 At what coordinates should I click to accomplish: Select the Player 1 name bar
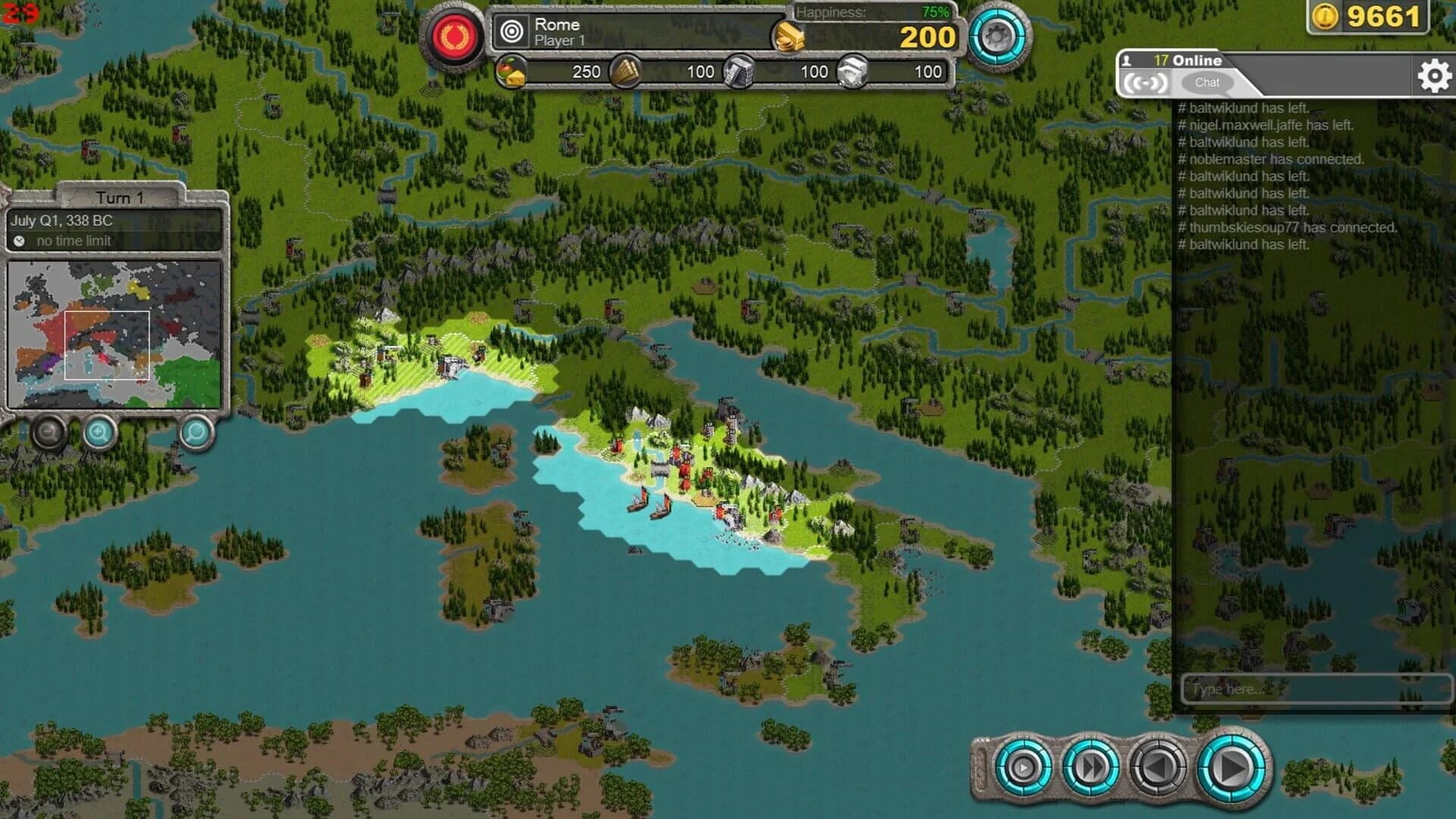point(561,41)
